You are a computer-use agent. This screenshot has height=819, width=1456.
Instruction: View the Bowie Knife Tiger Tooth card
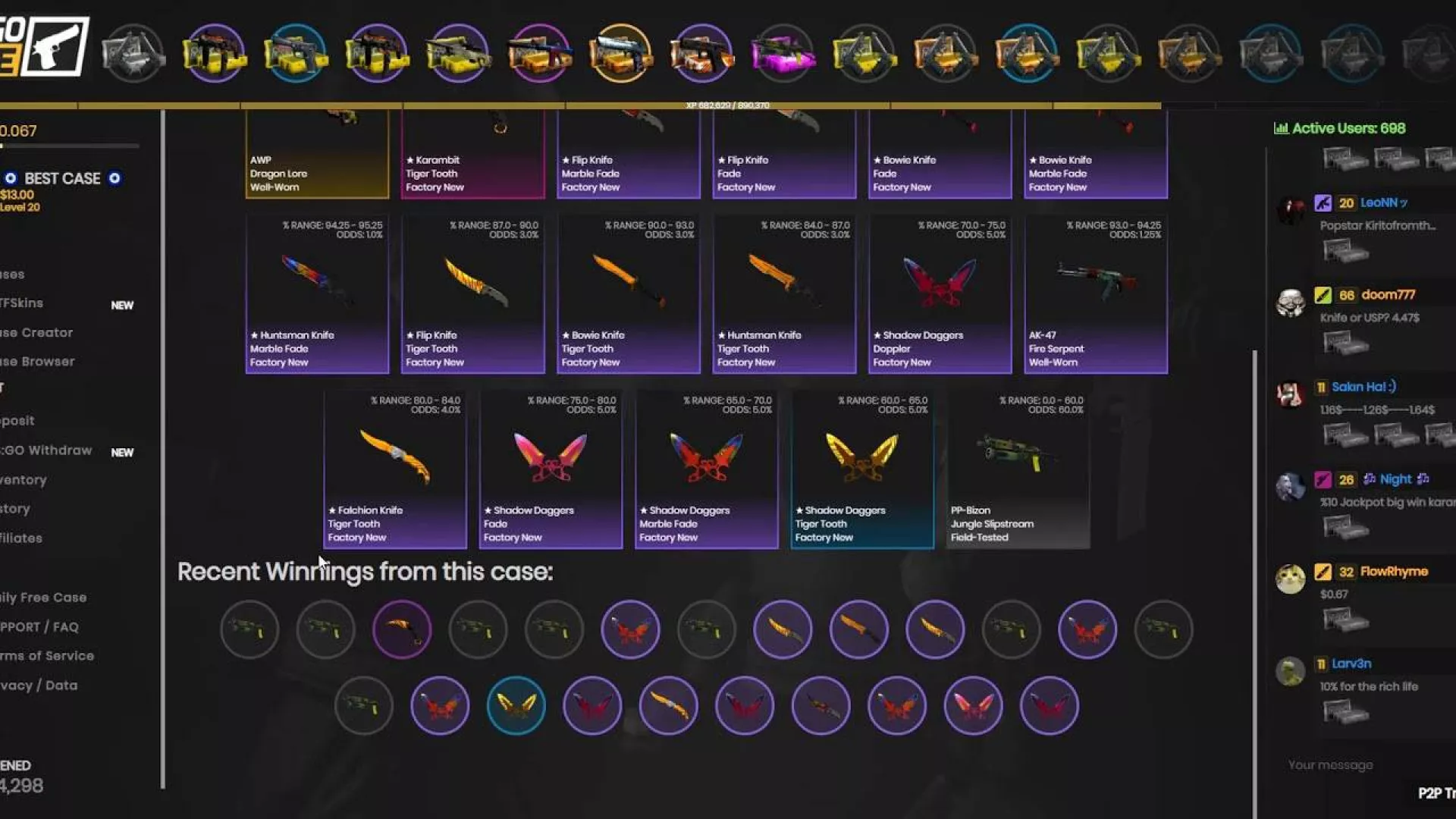(628, 294)
